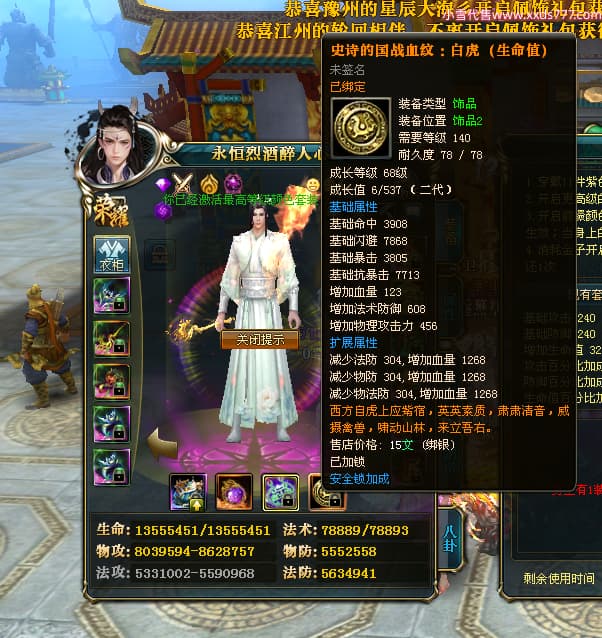Click the purple diamond gem icon

(x=163, y=183)
